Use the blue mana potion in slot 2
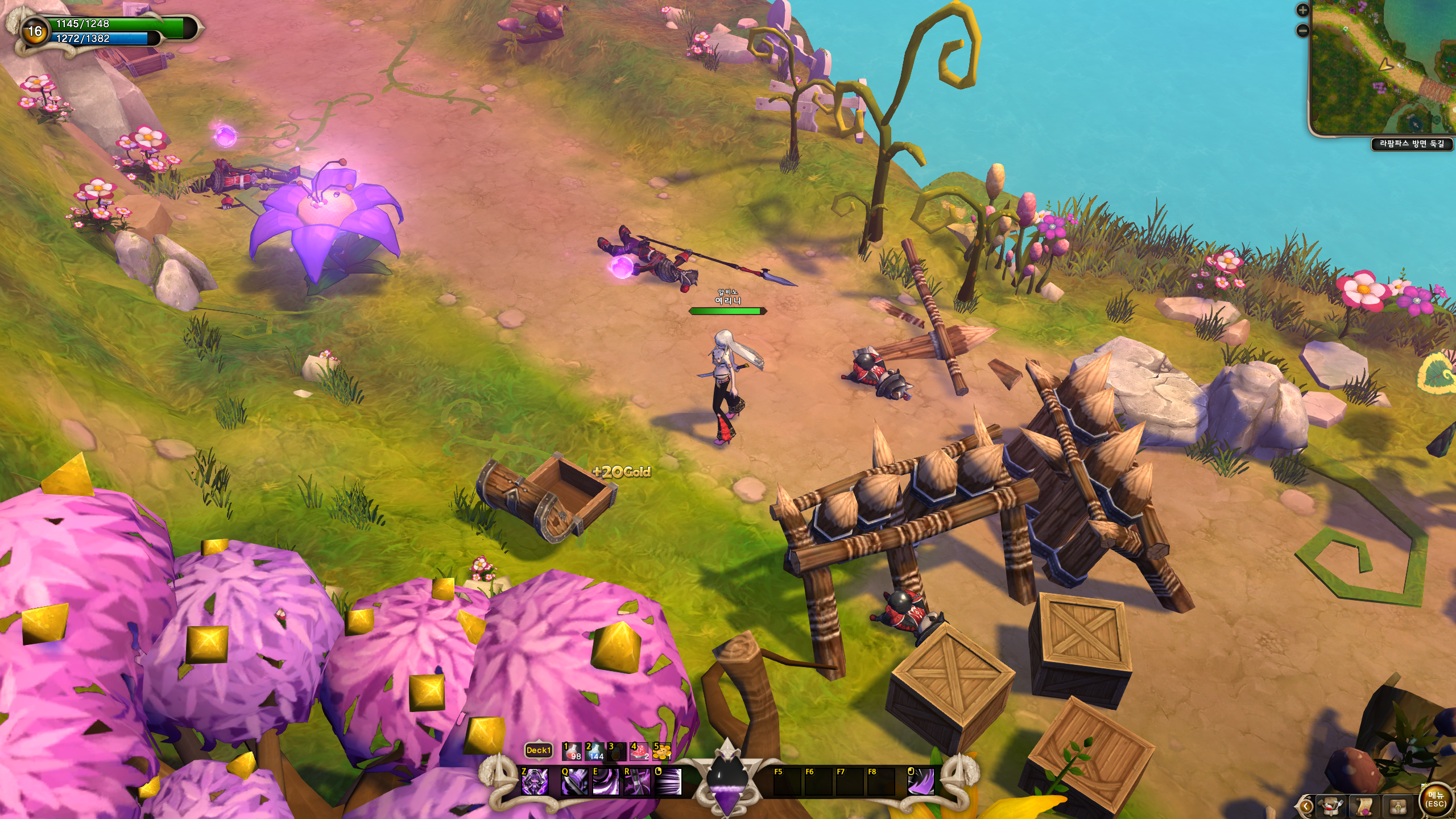 [x=594, y=751]
